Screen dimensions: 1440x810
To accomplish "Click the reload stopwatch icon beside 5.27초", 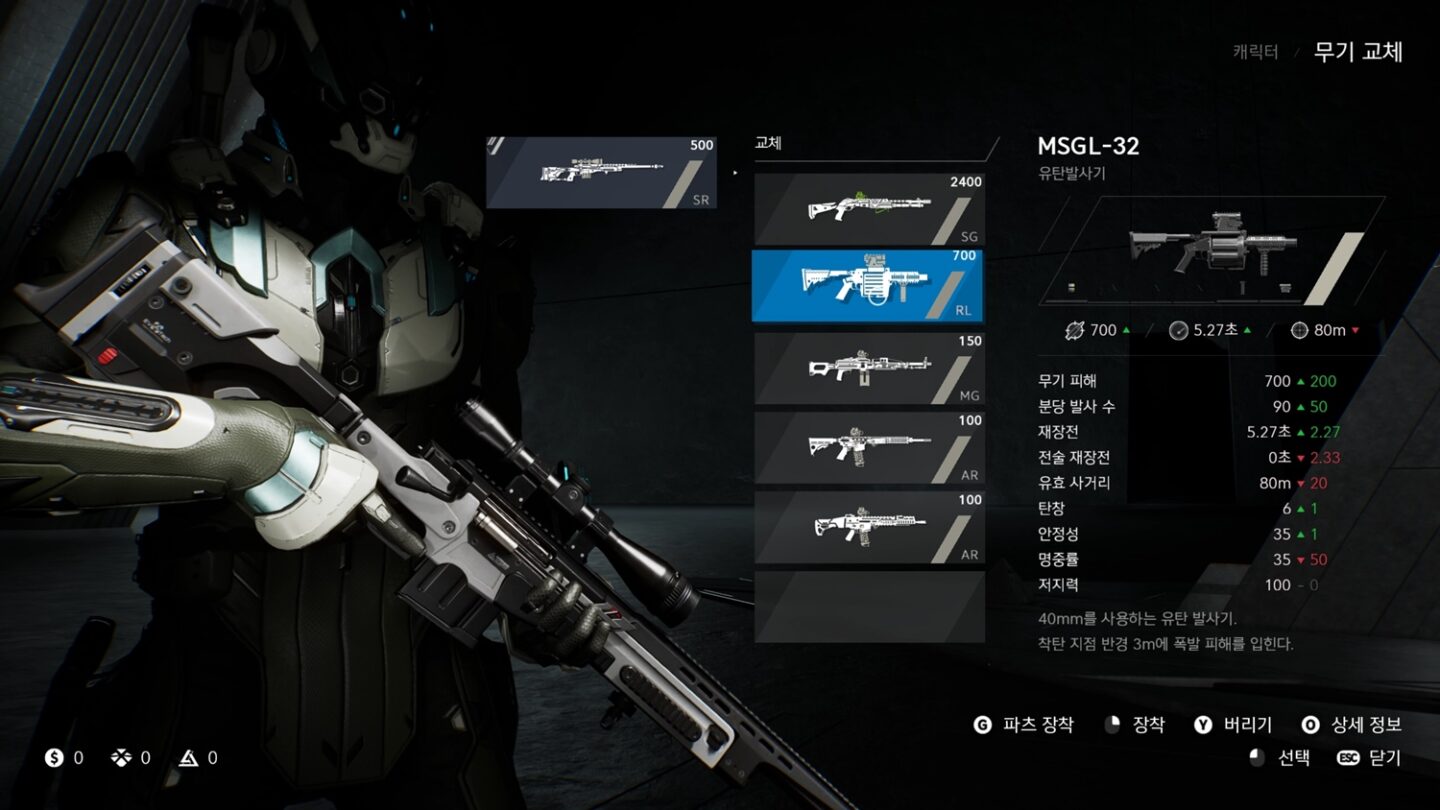I will tap(1179, 330).
